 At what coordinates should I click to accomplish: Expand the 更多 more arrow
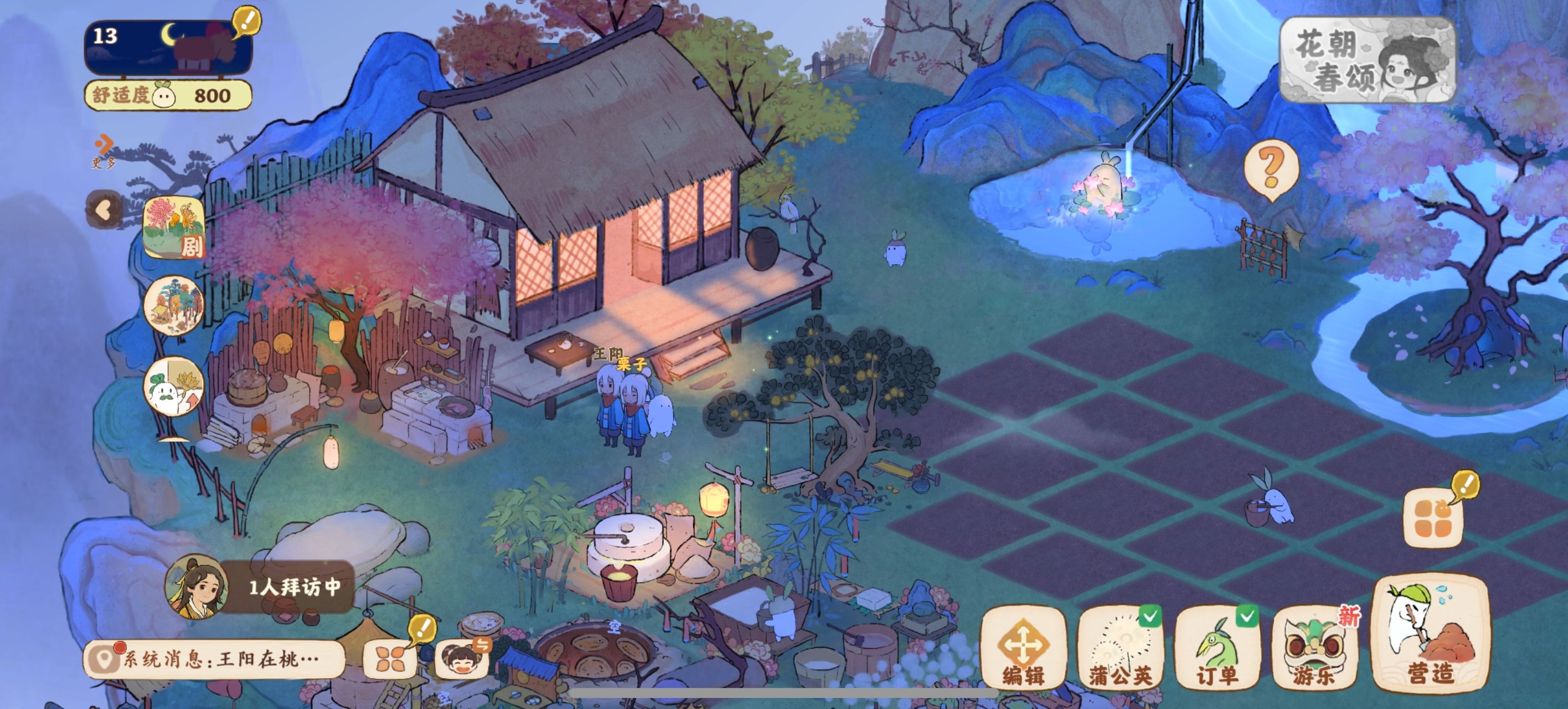[104, 151]
